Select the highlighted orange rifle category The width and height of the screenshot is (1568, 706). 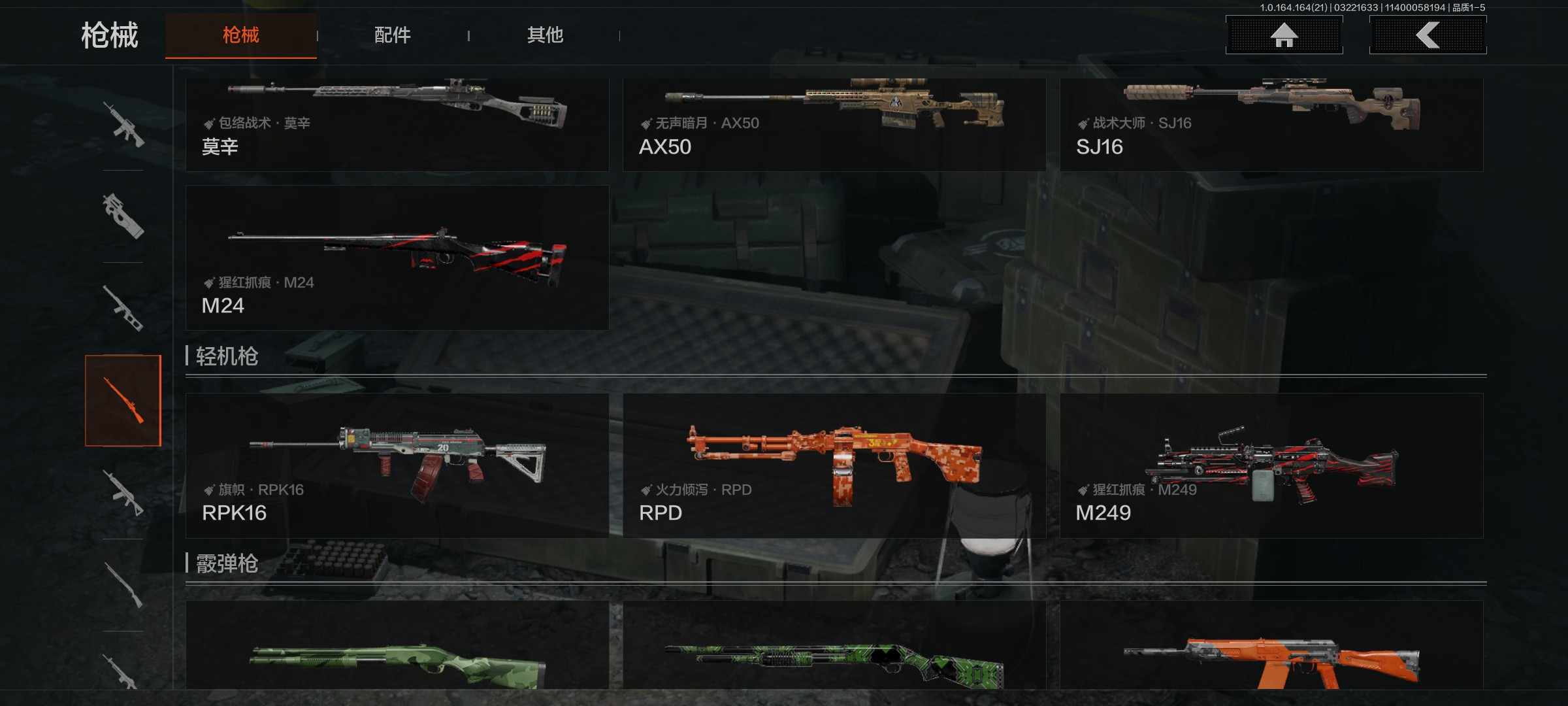click(123, 400)
